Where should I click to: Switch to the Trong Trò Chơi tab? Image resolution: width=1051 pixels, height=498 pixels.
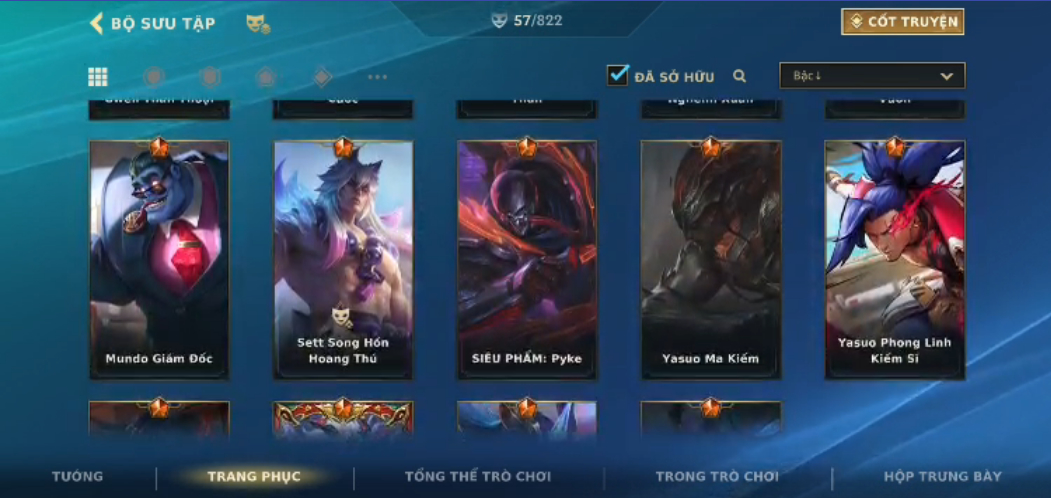pos(717,477)
